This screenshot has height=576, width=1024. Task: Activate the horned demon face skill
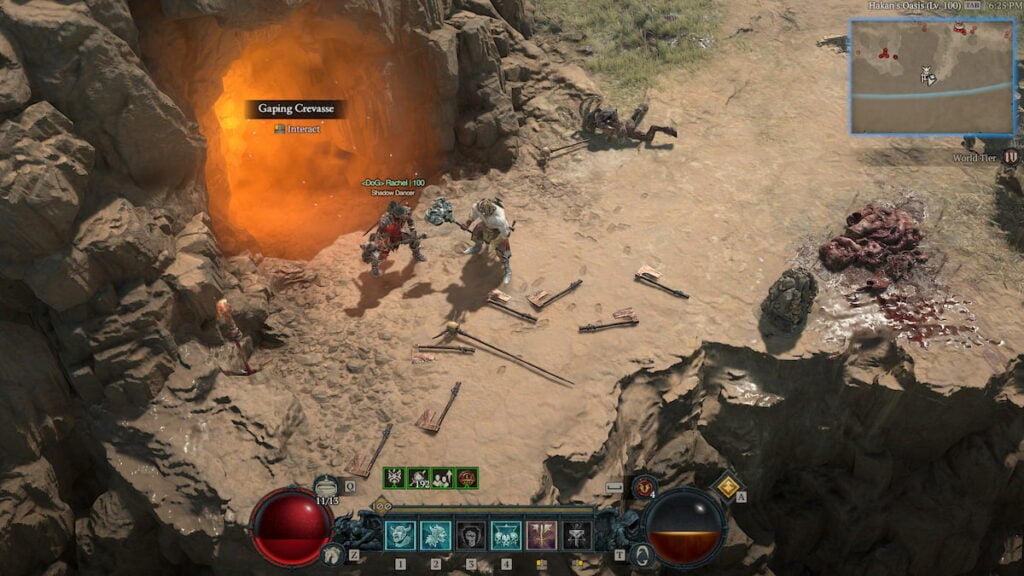point(400,536)
